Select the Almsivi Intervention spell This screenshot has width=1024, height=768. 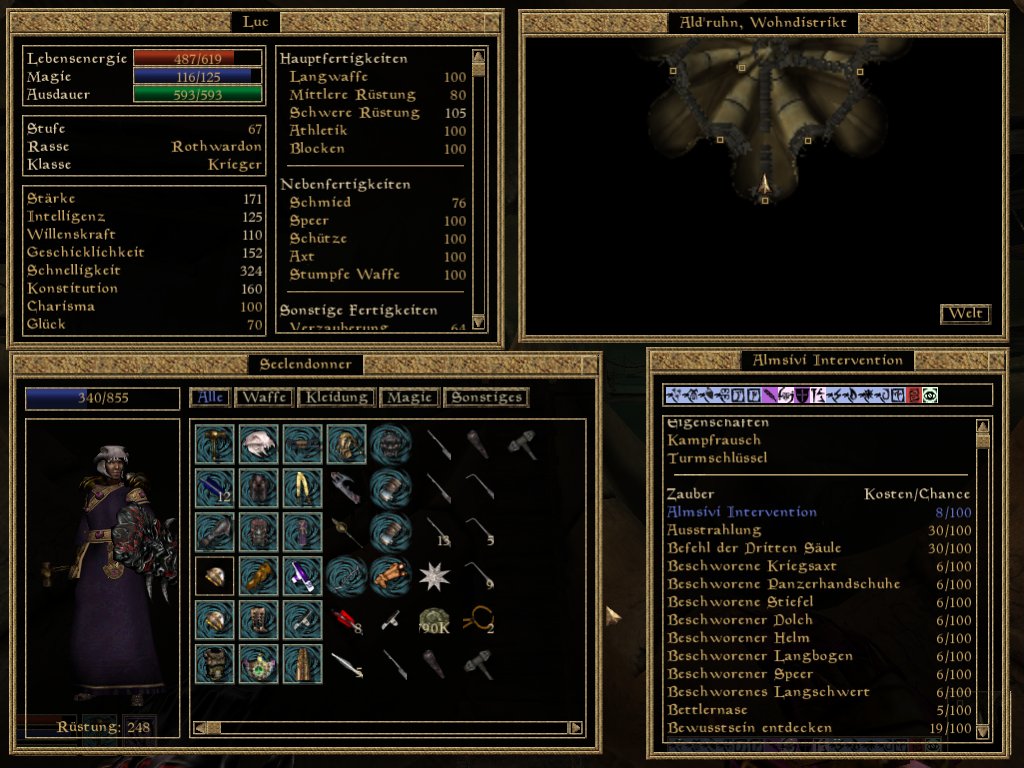coord(742,512)
